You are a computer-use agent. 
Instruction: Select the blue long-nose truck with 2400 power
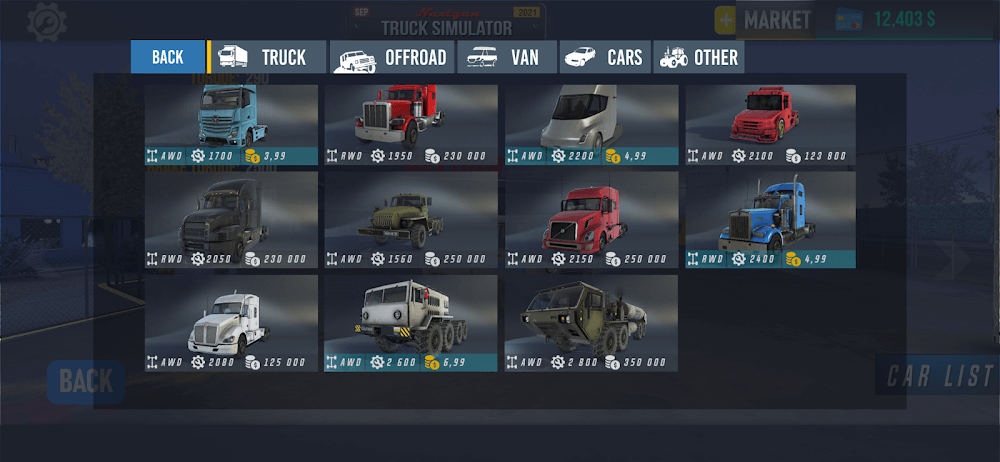(770, 219)
